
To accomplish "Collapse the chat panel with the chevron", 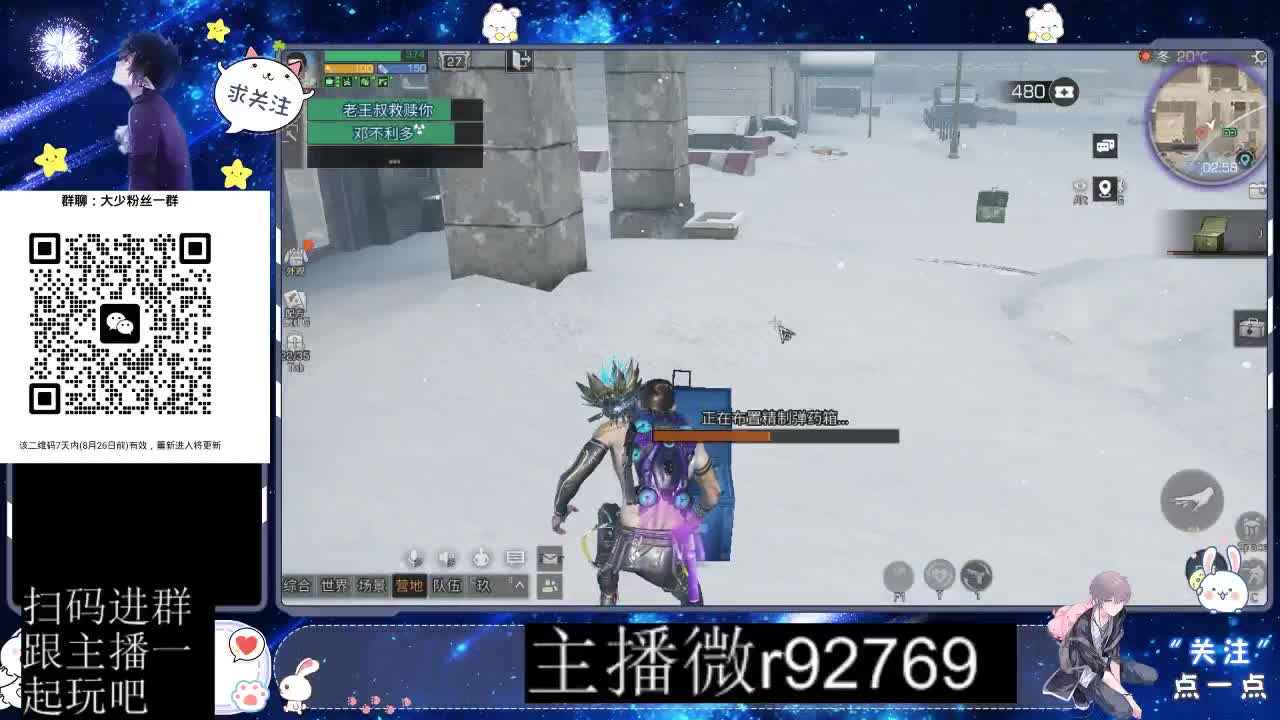I will tap(518, 583).
